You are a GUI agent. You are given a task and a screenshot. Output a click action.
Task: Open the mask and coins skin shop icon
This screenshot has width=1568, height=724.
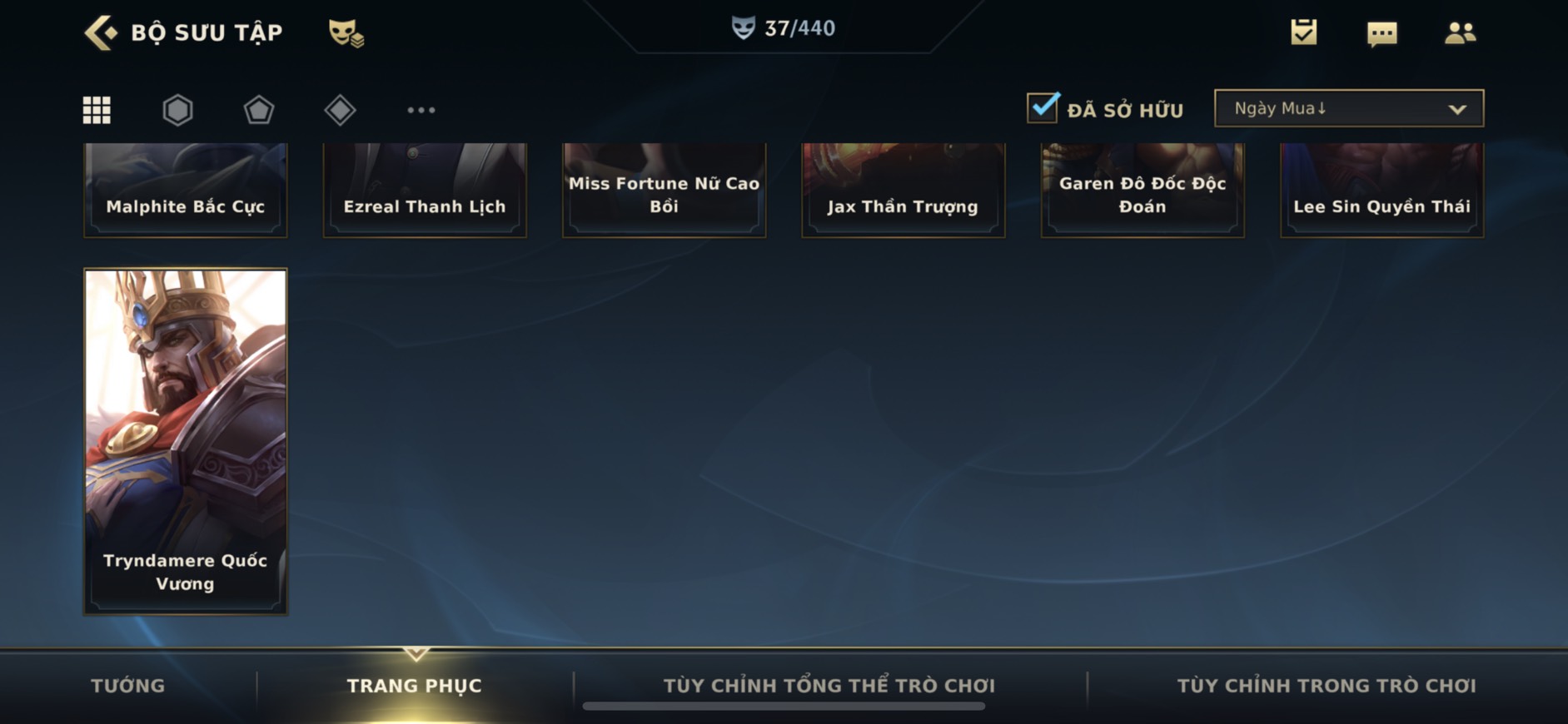pos(346,33)
